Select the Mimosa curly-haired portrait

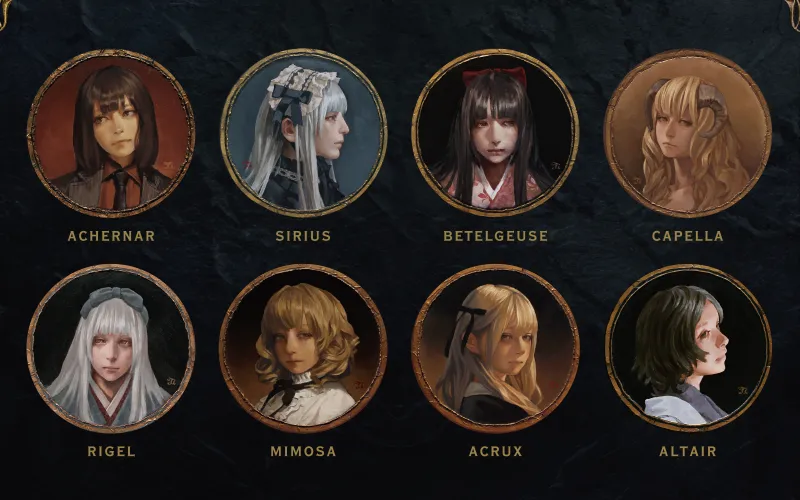coord(303,348)
